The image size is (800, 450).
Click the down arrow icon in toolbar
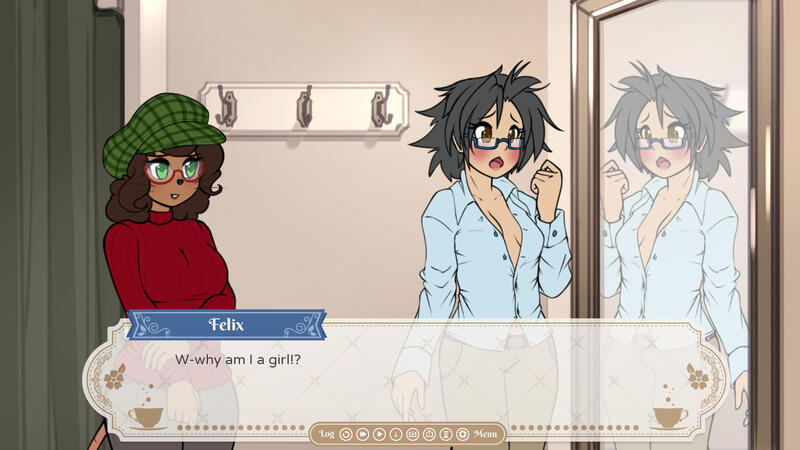click(x=396, y=434)
